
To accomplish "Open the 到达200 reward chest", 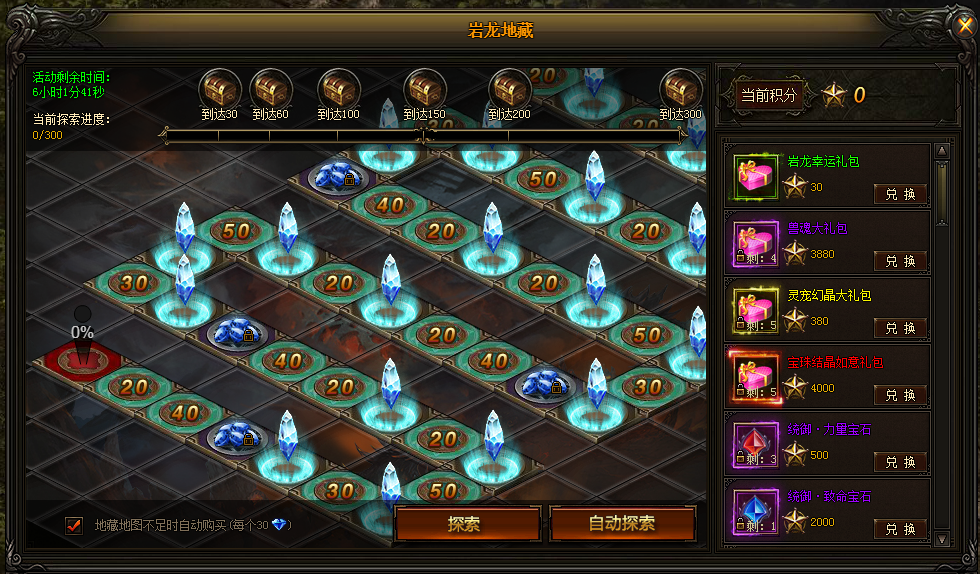I will [x=509, y=89].
